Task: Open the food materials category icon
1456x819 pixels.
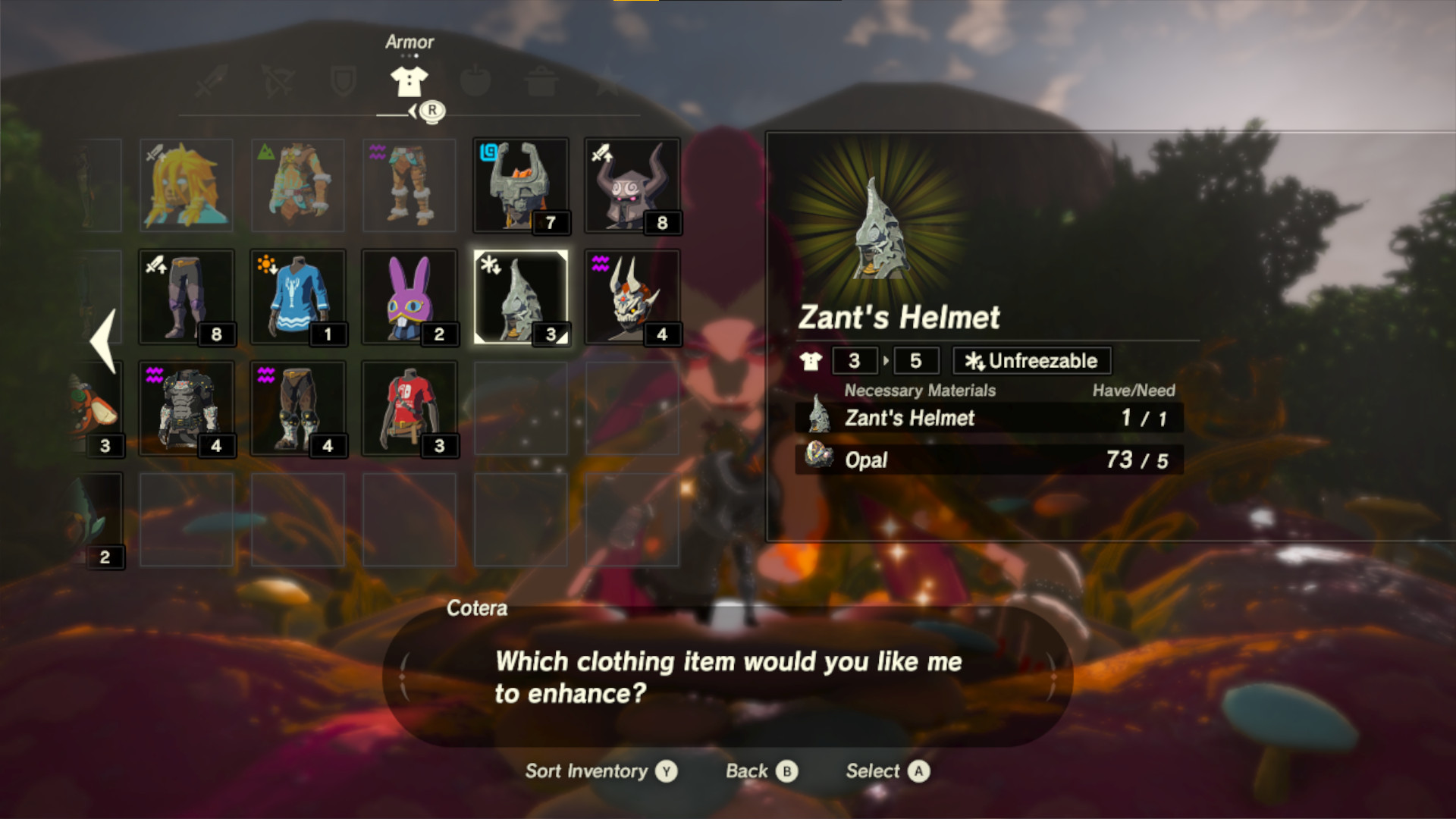Action: pos(475,82)
